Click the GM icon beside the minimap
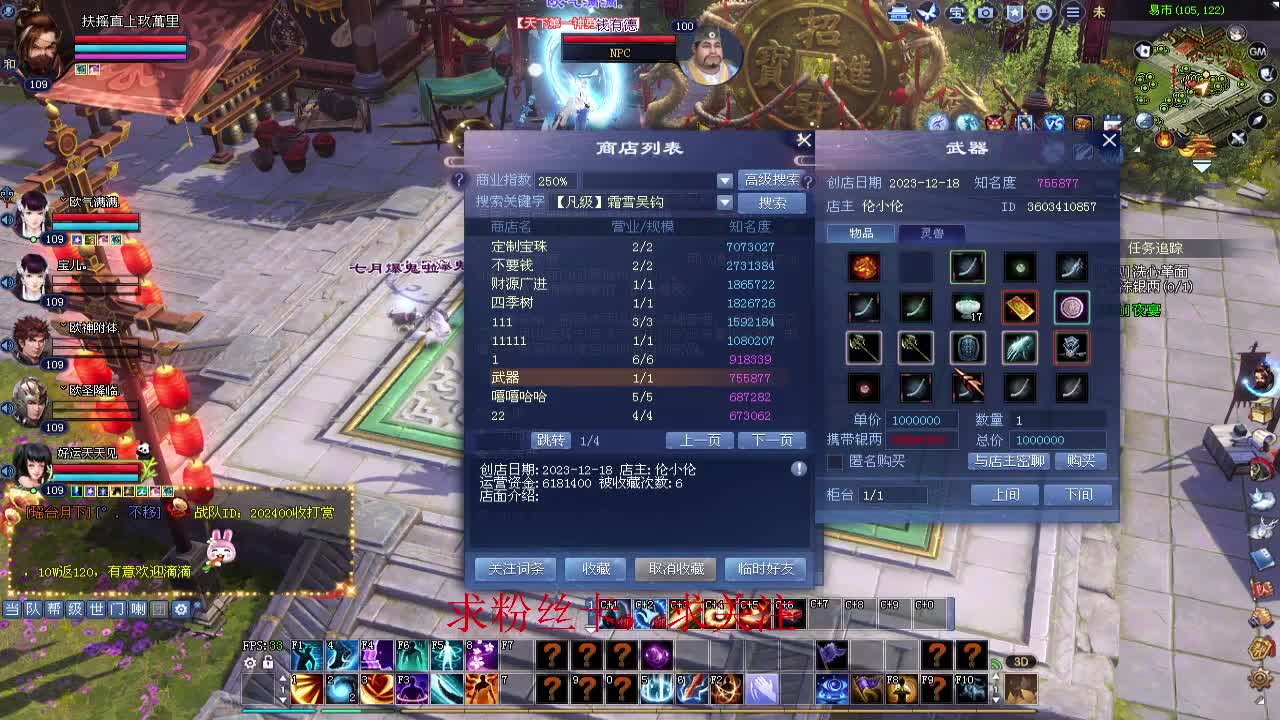1280x720 pixels. pyautogui.click(x=1258, y=51)
